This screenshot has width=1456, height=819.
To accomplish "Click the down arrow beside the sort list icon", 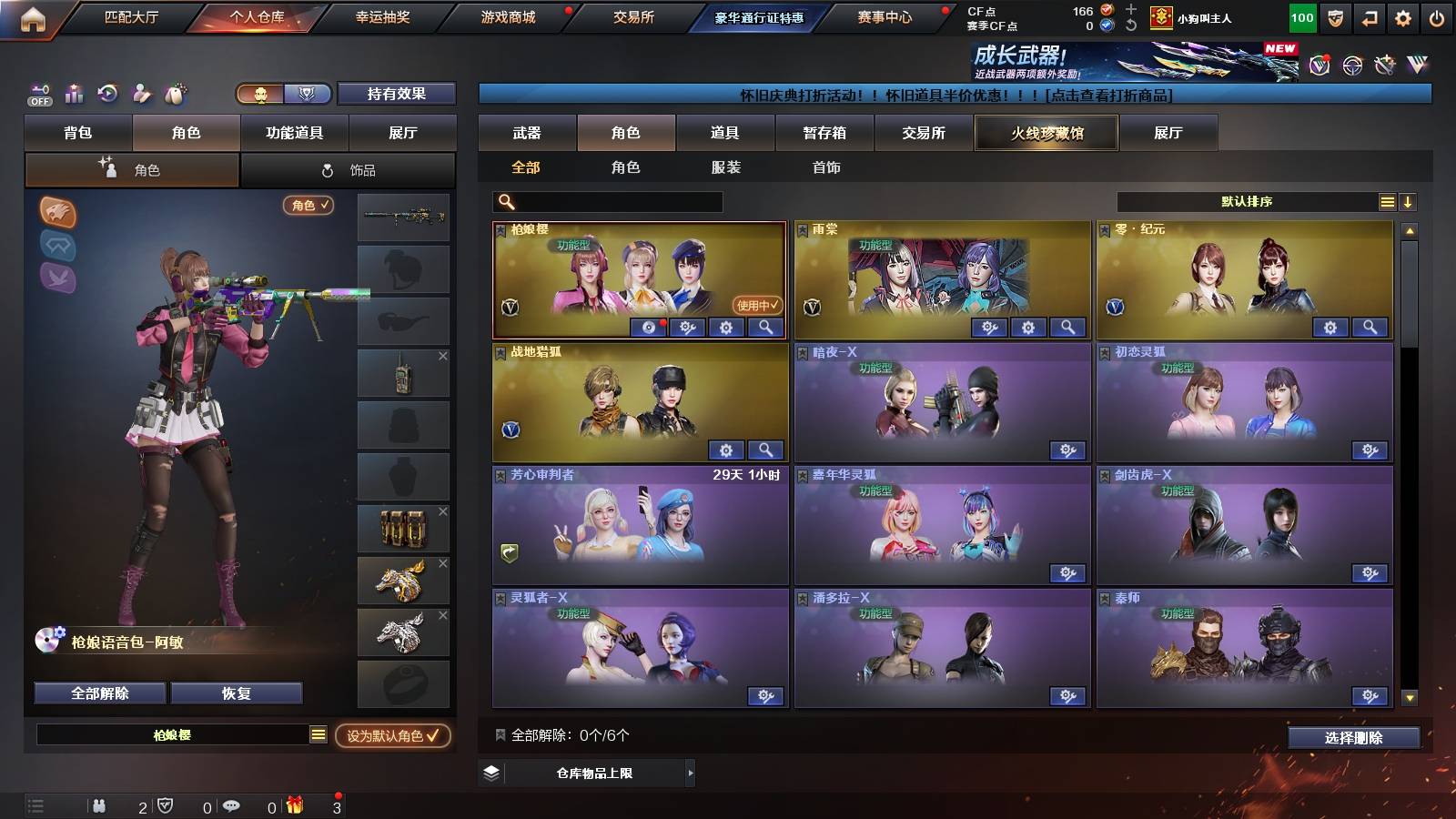I will pyautogui.click(x=1409, y=201).
